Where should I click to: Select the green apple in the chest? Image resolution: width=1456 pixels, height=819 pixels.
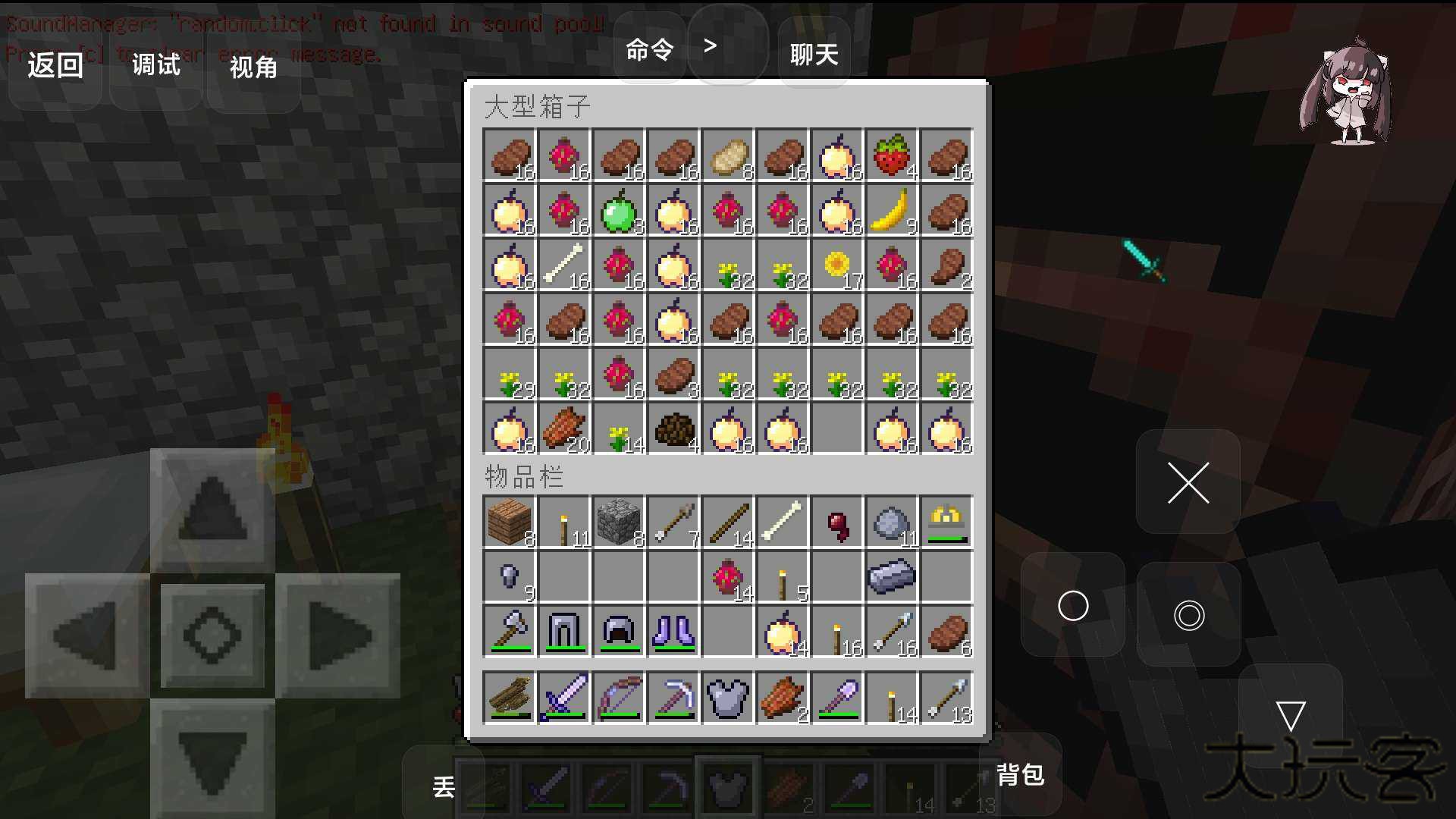tap(619, 212)
